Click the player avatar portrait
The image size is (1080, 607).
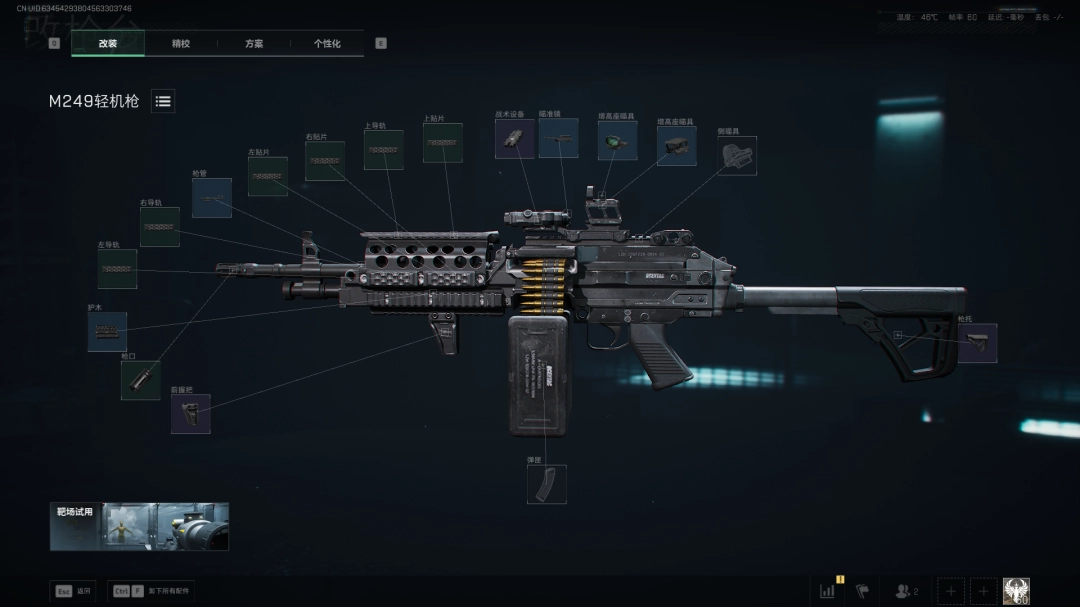(x=1016, y=591)
